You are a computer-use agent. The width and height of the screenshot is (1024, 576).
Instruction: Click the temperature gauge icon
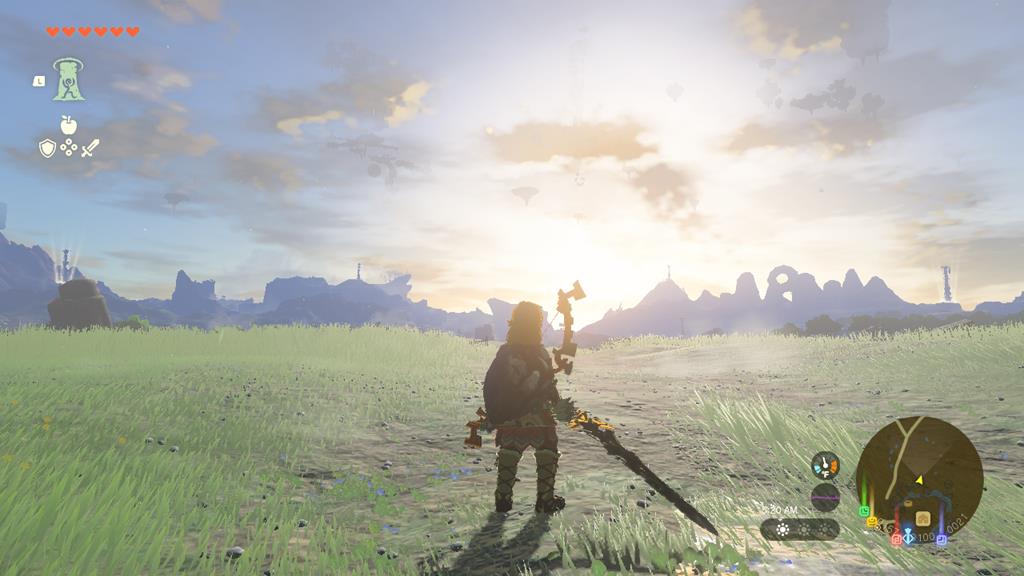[x=825, y=465]
